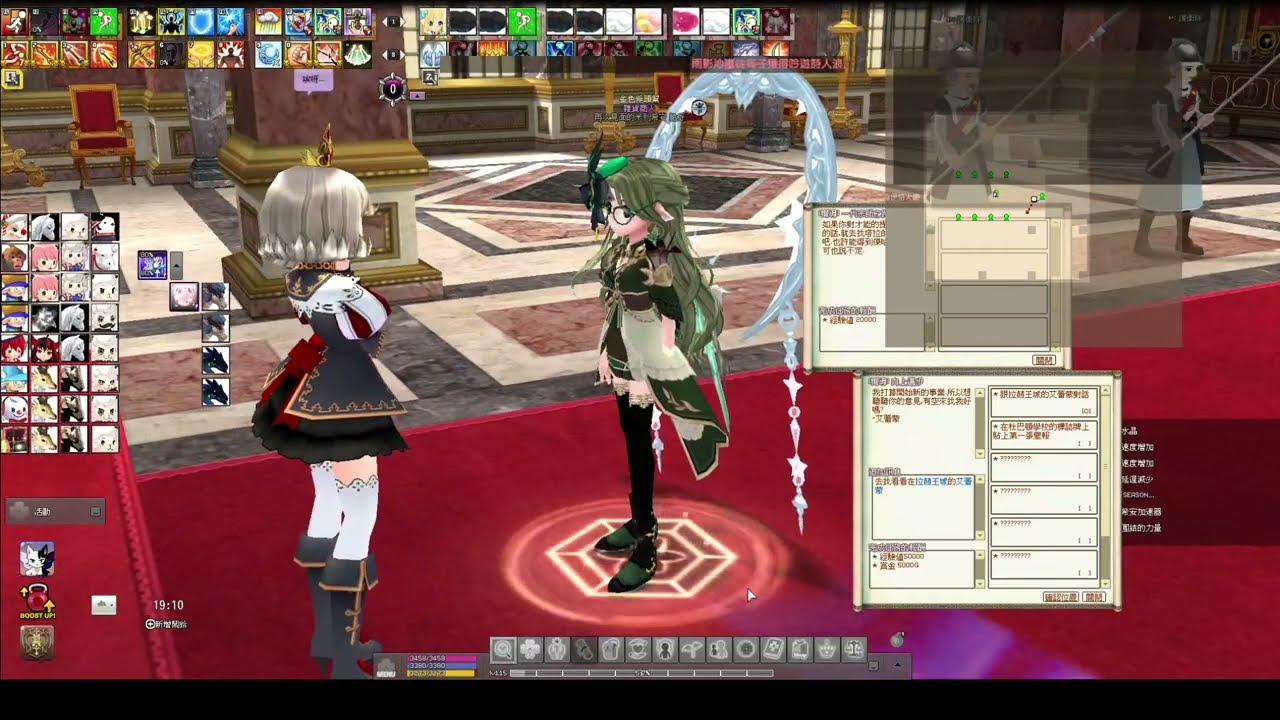Open the main MENU button
1280x720 pixels.
click(x=386, y=667)
